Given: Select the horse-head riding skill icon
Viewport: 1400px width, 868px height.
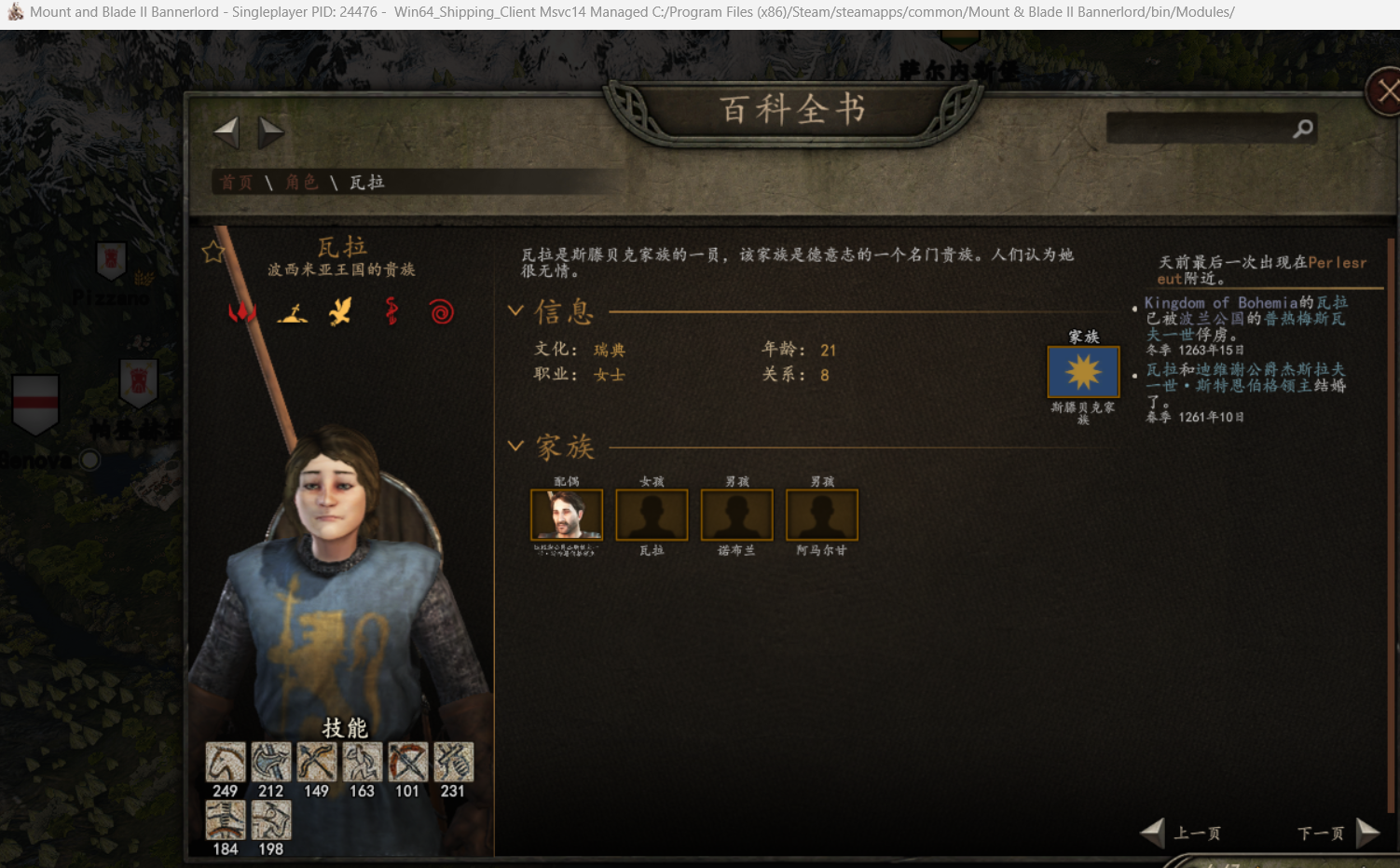Looking at the screenshot, I should click(x=226, y=763).
